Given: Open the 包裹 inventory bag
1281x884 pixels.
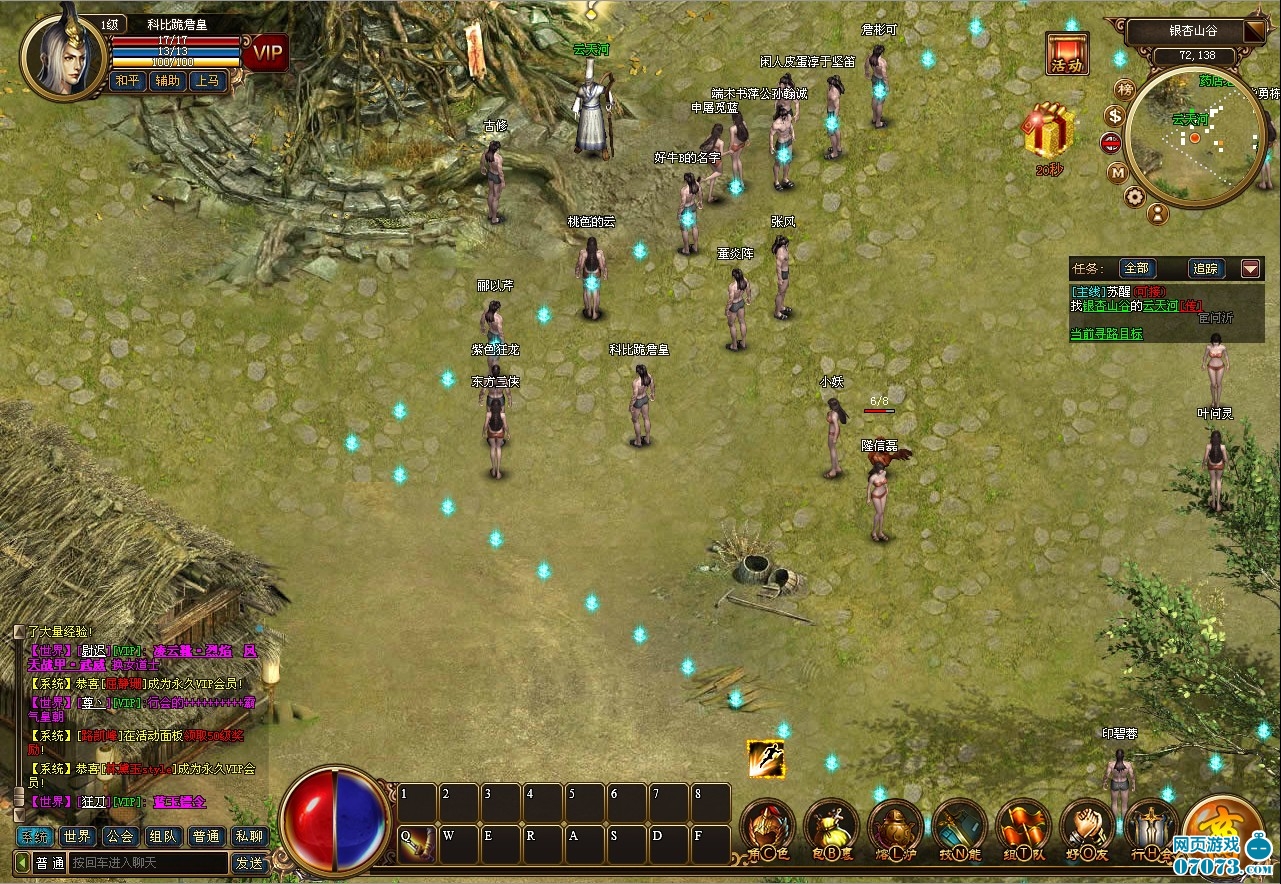Looking at the screenshot, I should (x=831, y=828).
